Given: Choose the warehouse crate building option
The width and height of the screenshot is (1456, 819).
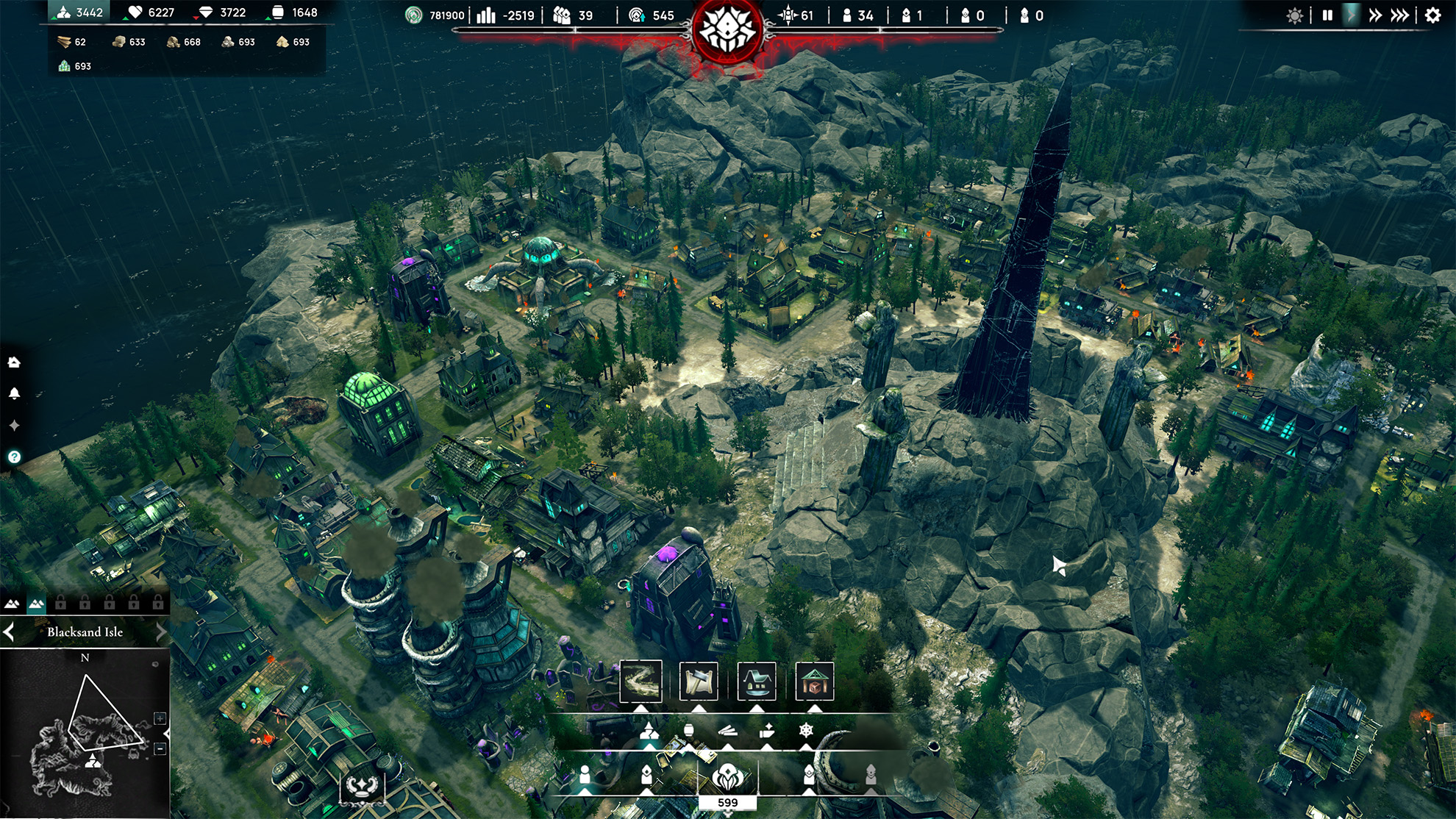Looking at the screenshot, I should tap(814, 681).
